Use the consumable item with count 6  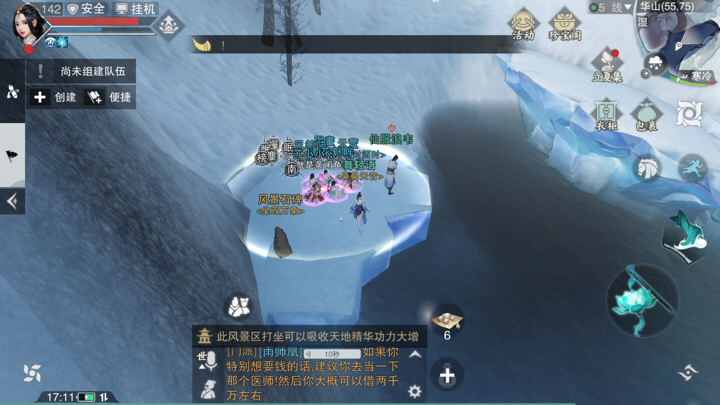click(447, 320)
